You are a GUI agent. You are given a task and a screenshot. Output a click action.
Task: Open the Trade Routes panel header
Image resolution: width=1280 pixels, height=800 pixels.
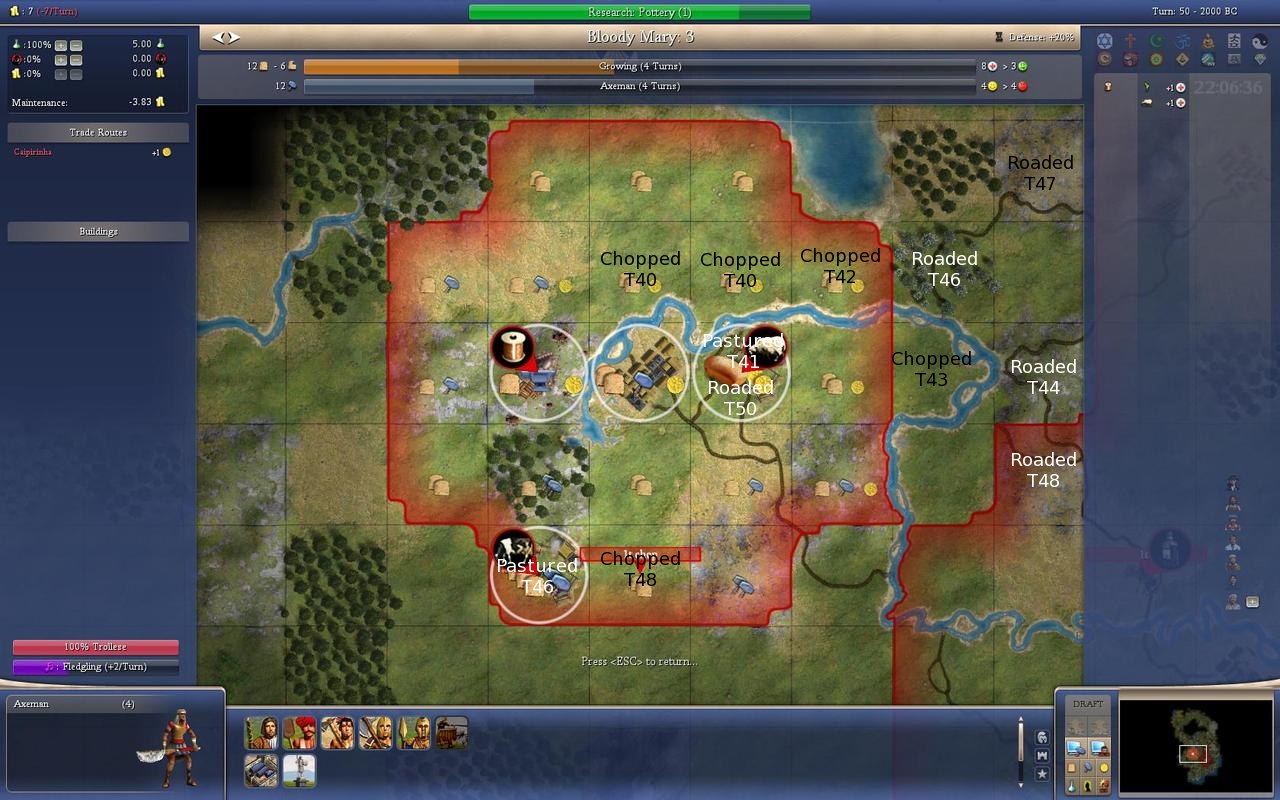click(x=98, y=132)
